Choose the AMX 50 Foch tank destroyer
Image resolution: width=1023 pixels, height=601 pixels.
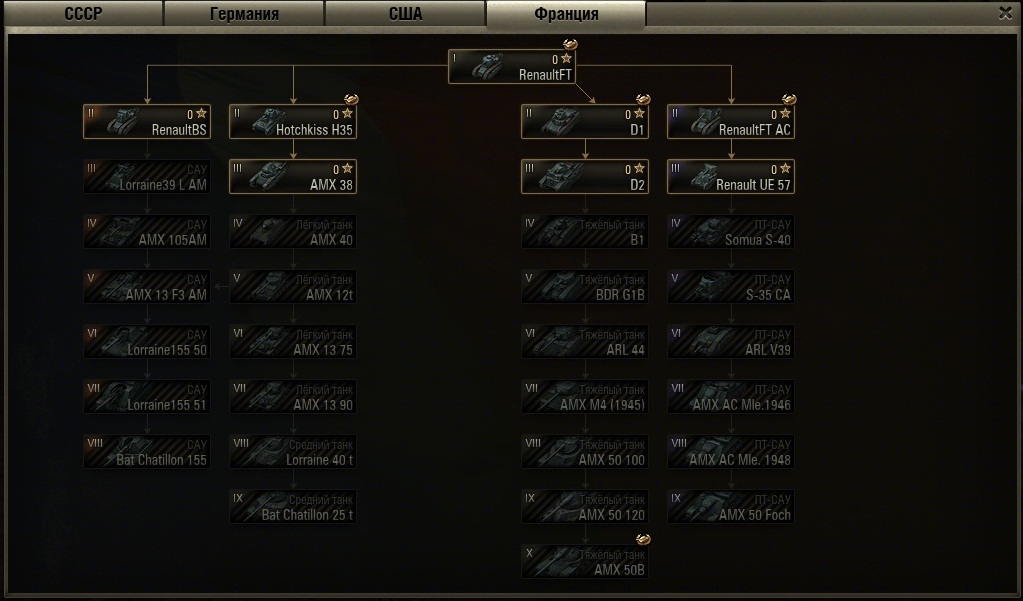[x=731, y=507]
